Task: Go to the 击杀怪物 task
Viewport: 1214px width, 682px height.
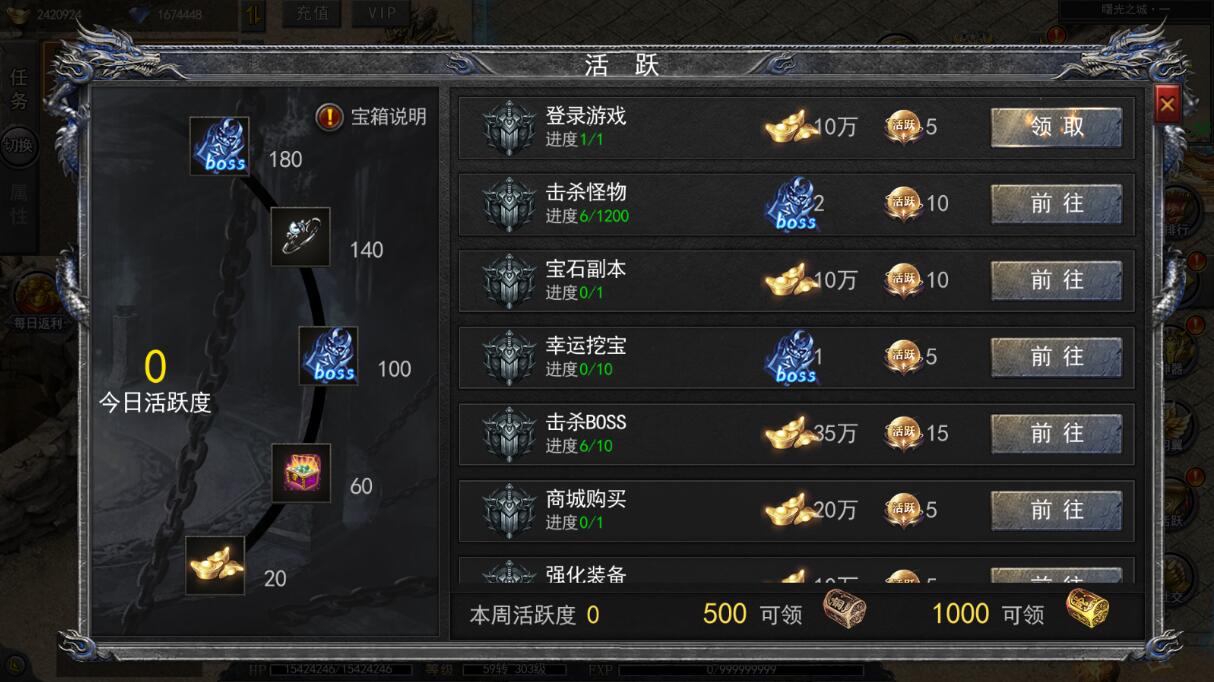Action: click(x=1056, y=204)
